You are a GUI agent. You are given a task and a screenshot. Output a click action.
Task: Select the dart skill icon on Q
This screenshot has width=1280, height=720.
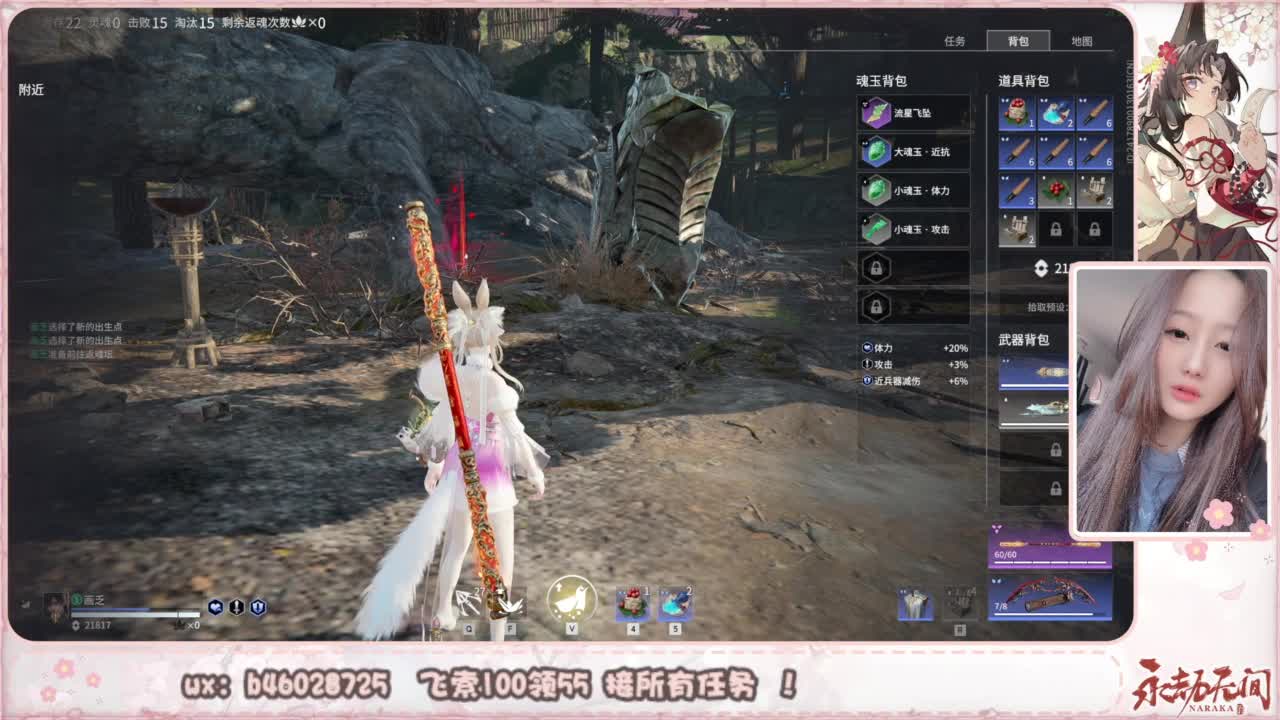click(470, 600)
